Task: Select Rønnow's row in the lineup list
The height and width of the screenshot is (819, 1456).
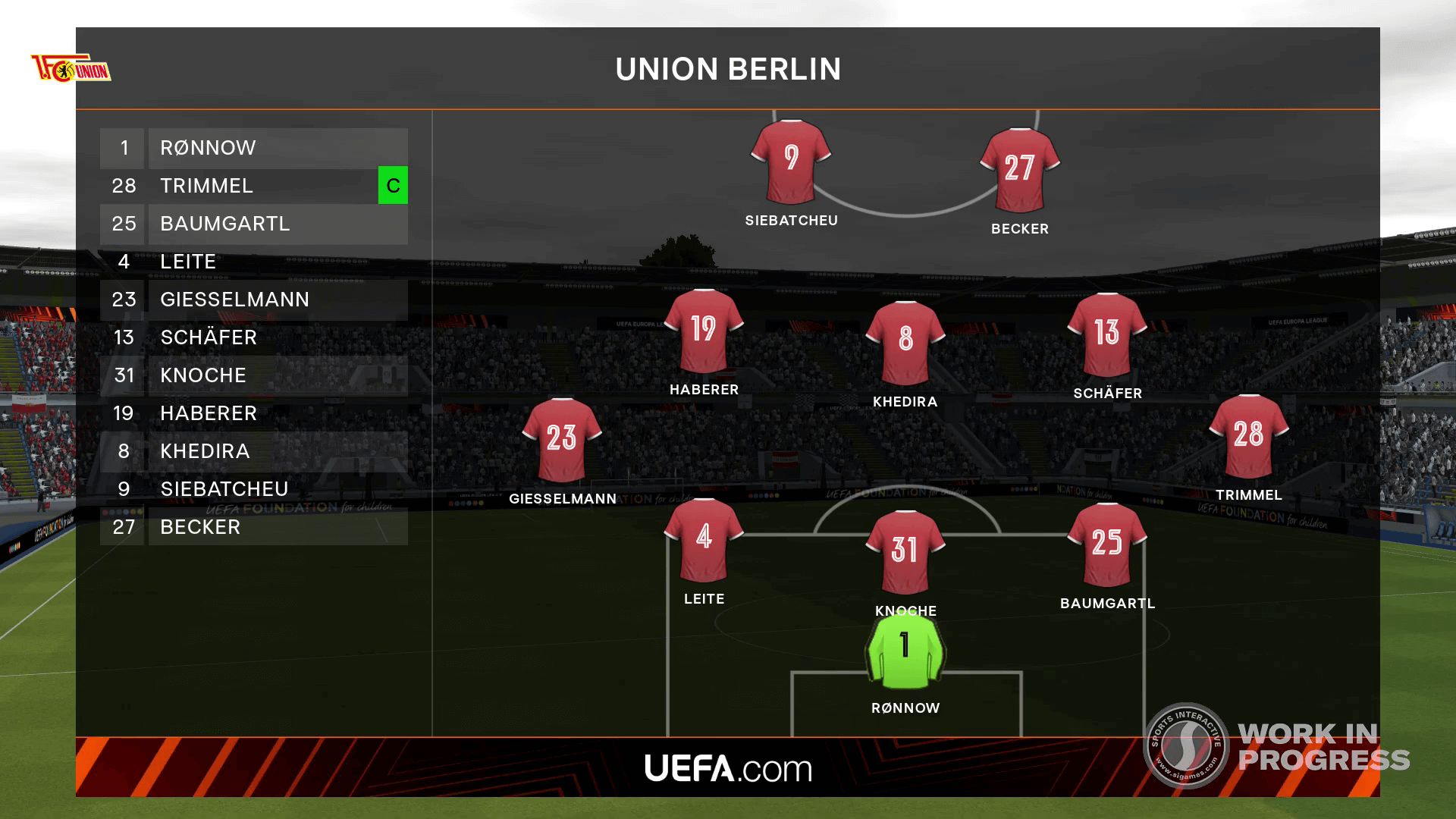Action: point(254,148)
